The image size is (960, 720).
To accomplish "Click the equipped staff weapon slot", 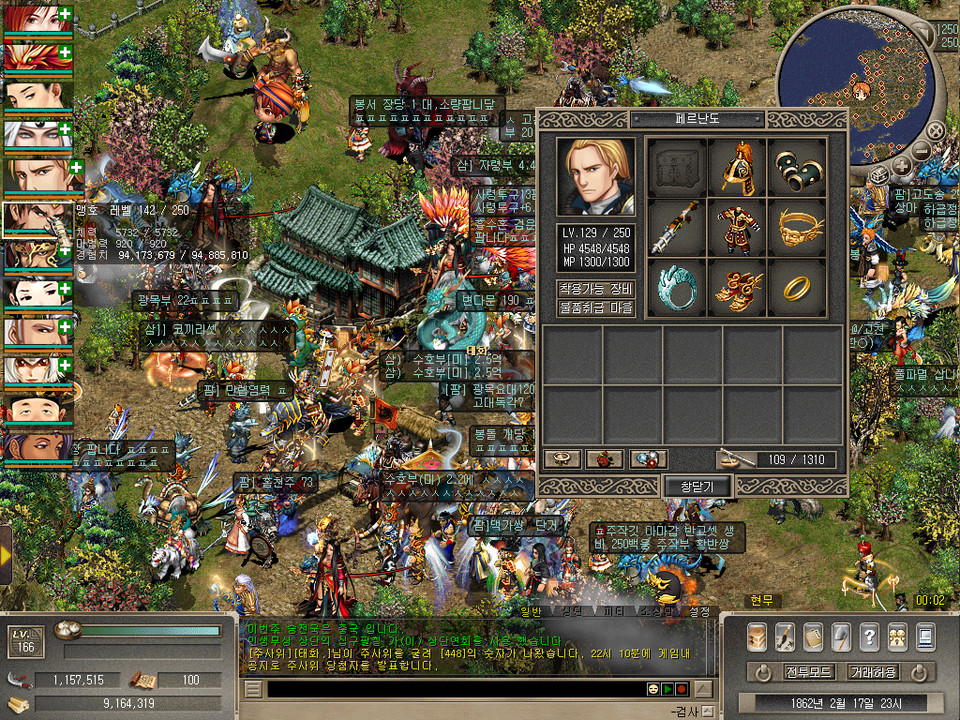I will 677,228.
